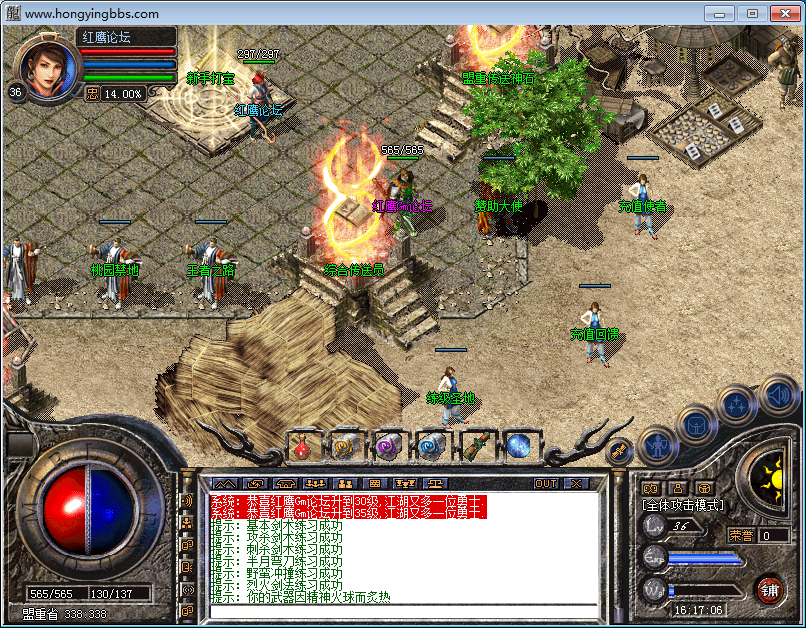Open the bag inventory round button
Image resolution: width=806 pixels, height=628 pixels.
[696, 423]
